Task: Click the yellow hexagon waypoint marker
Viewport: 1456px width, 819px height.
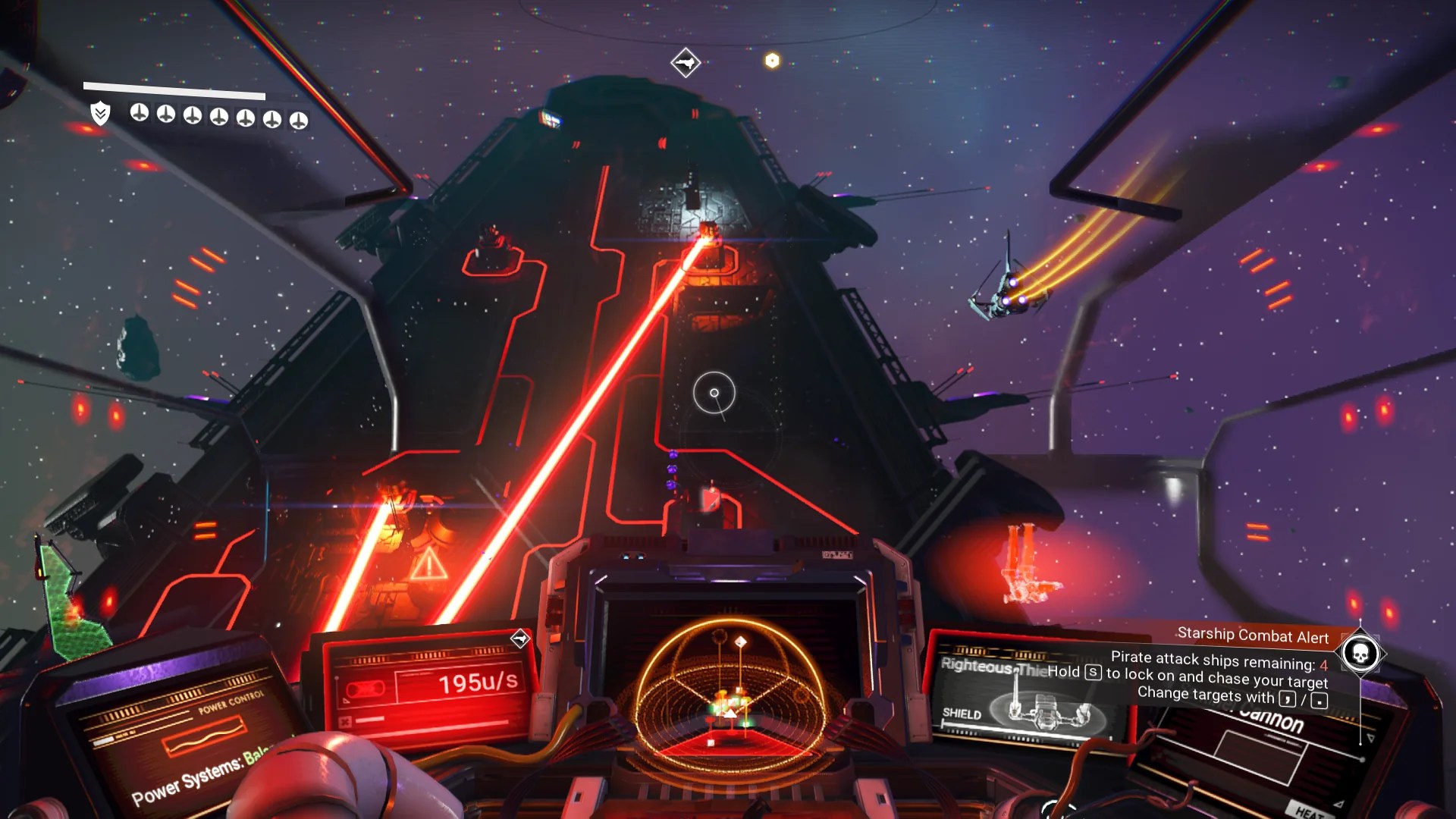Action: click(772, 61)
